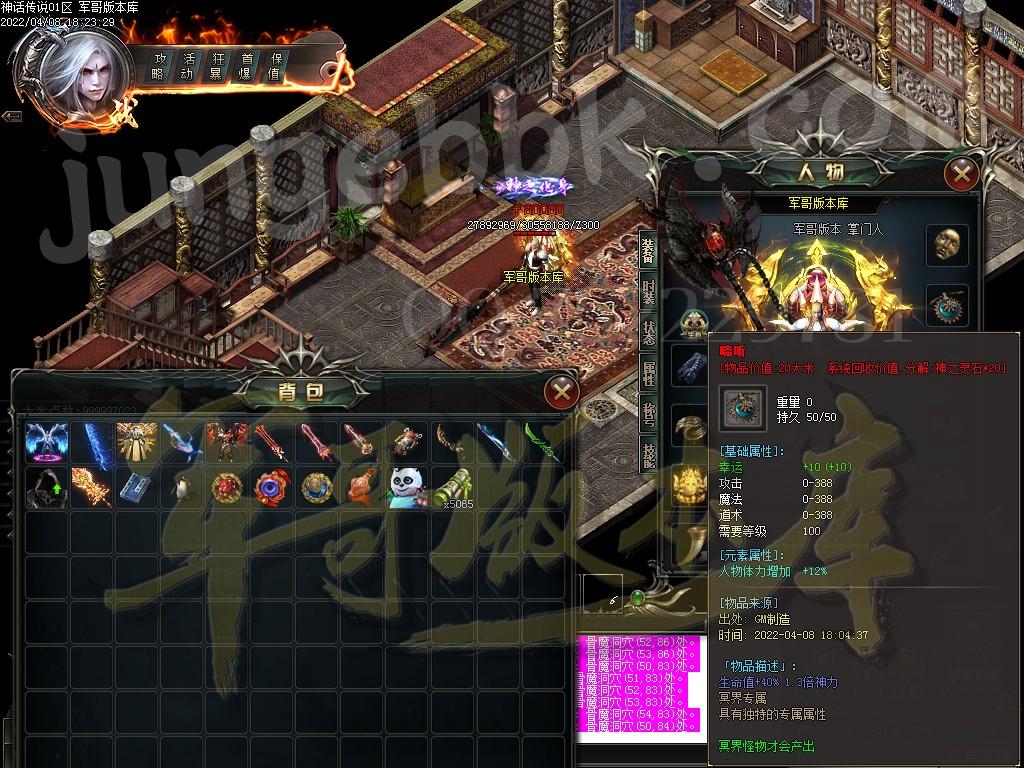
Task: Switch to the 装备 equipment tab
Action: click(x=648, y=253)
